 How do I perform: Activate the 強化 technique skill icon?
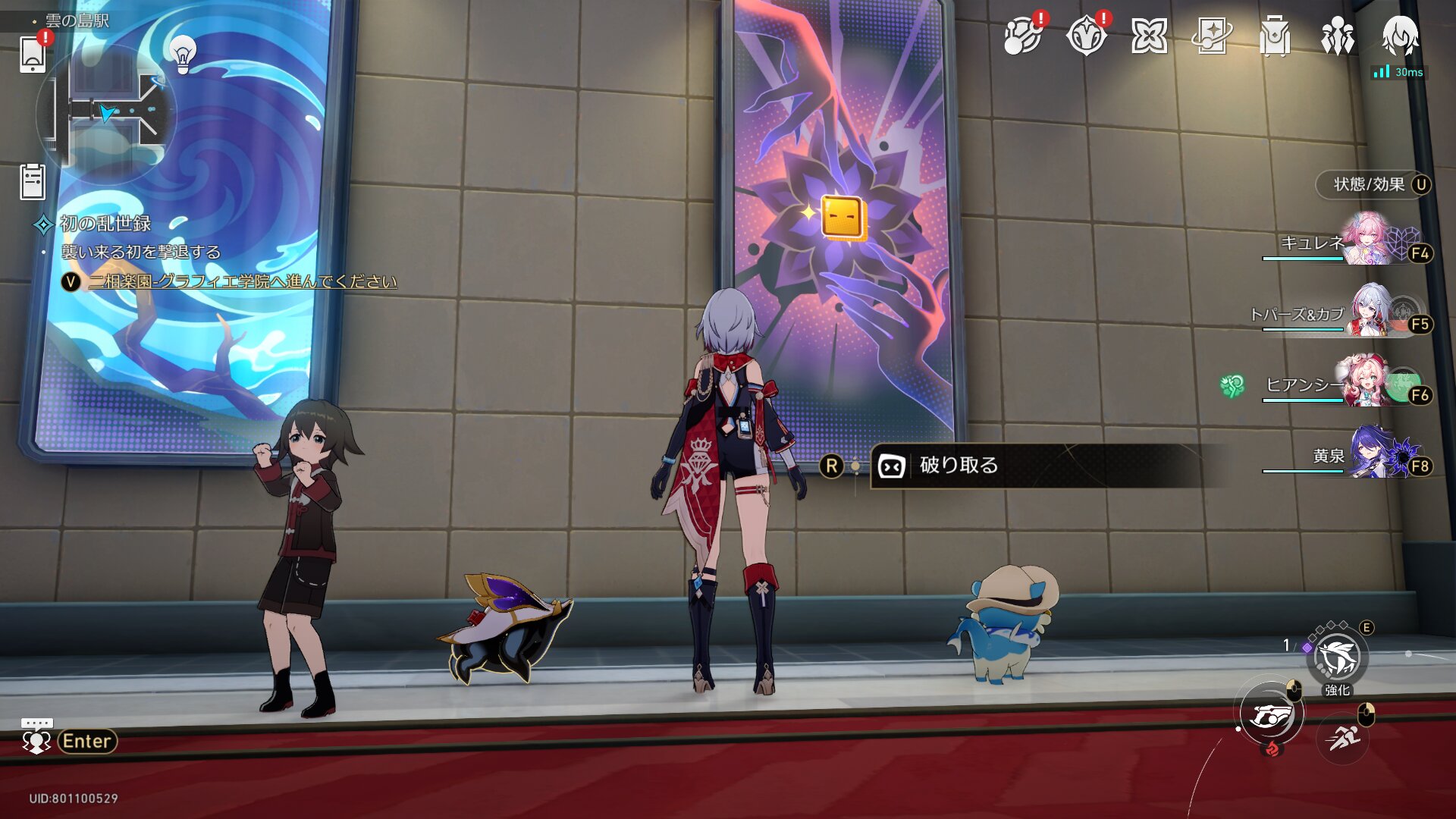click(x=1337, y=657)
